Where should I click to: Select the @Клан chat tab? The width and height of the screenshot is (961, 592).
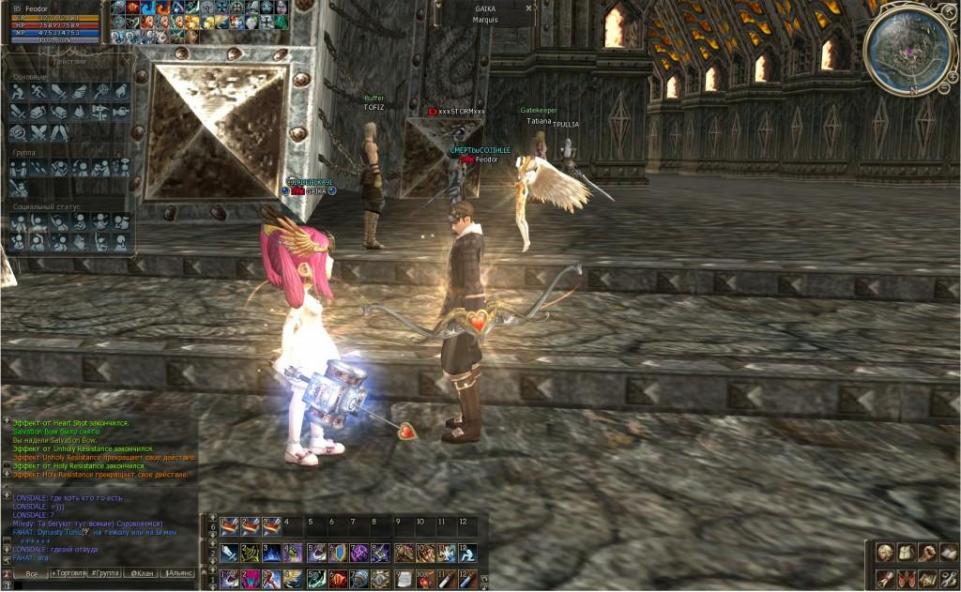[x=139, y=574]
